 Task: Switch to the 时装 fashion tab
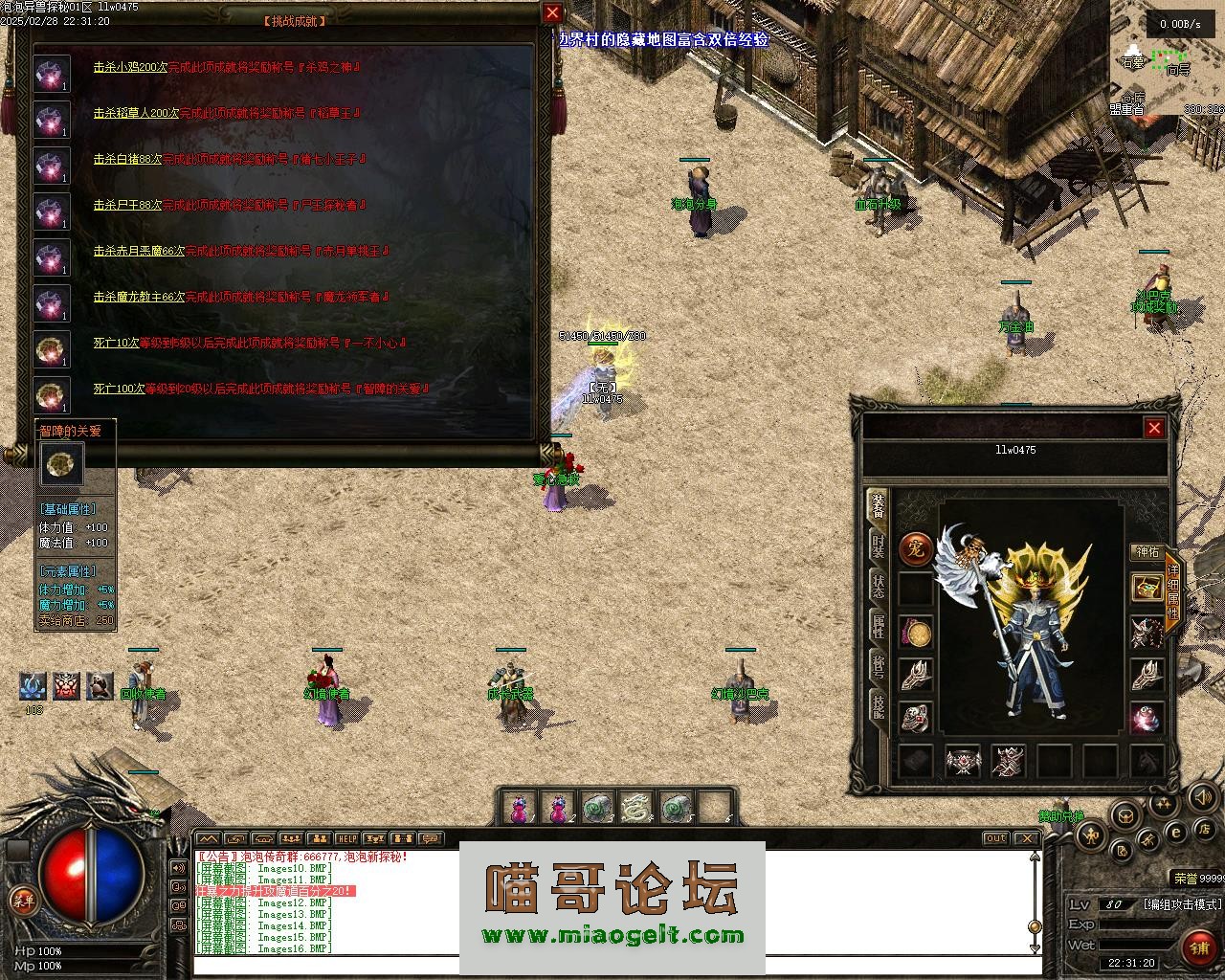pyautogui.click(x=878, y=546)
